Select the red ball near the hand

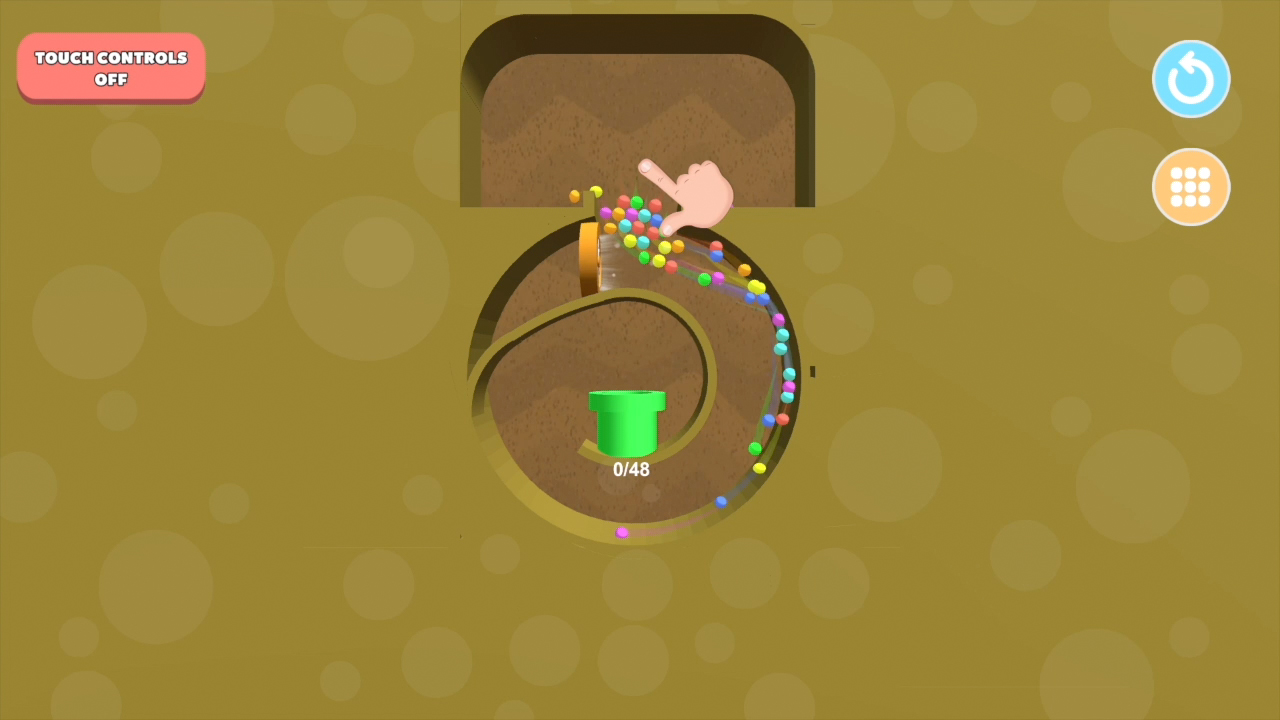click(656, 204)
